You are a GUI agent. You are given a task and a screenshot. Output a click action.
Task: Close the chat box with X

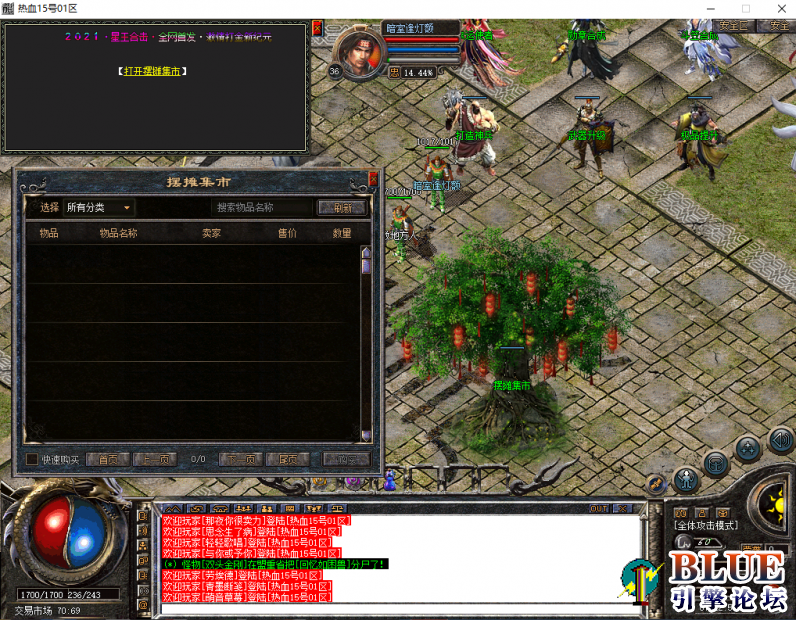coord(627,508)
